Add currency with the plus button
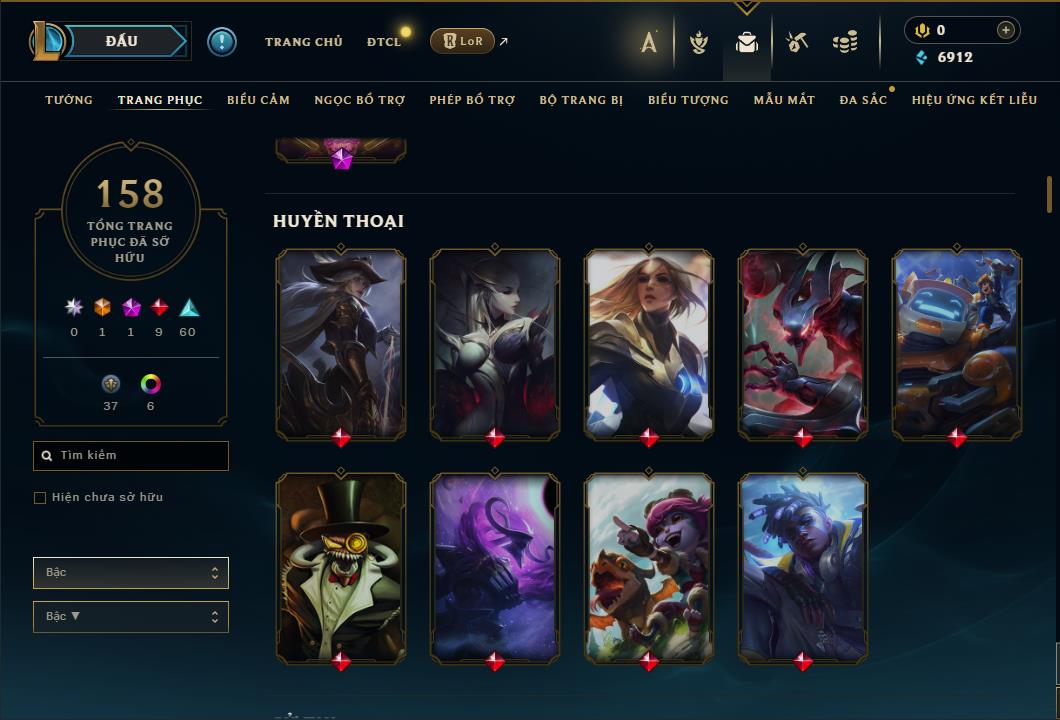This screenshot has height=720, width=1060. [x=1006, y=30]
